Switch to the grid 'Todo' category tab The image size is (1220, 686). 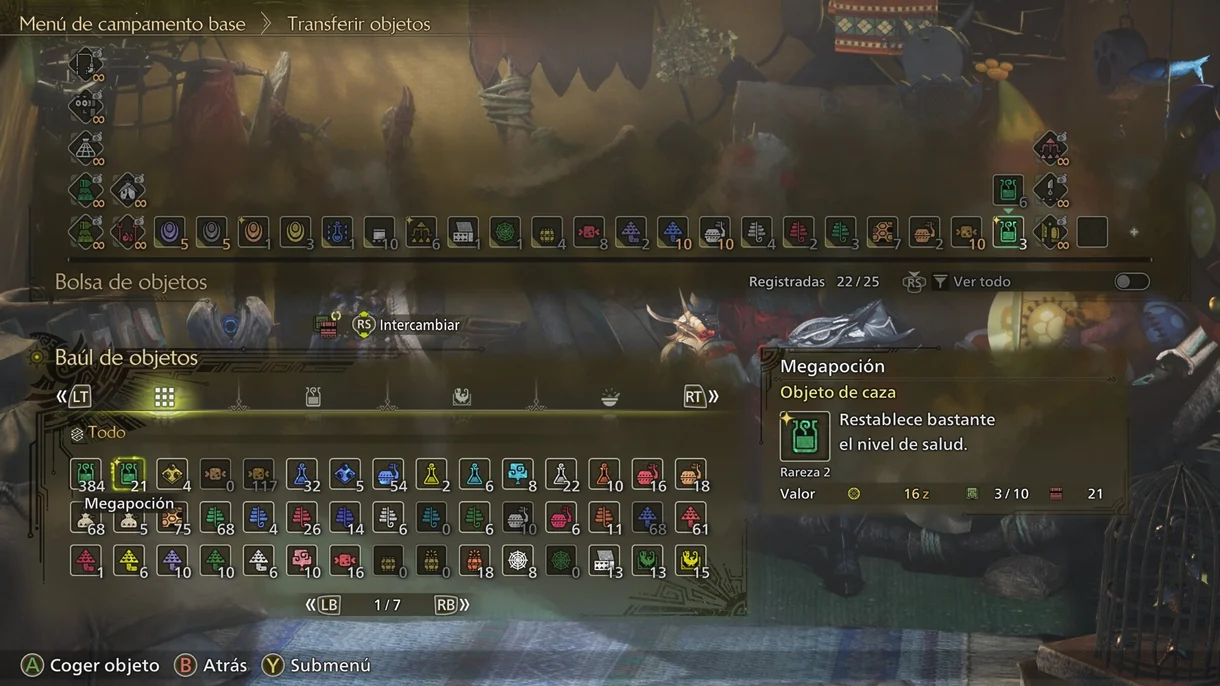pyautogui.click(x=164, y=397)
